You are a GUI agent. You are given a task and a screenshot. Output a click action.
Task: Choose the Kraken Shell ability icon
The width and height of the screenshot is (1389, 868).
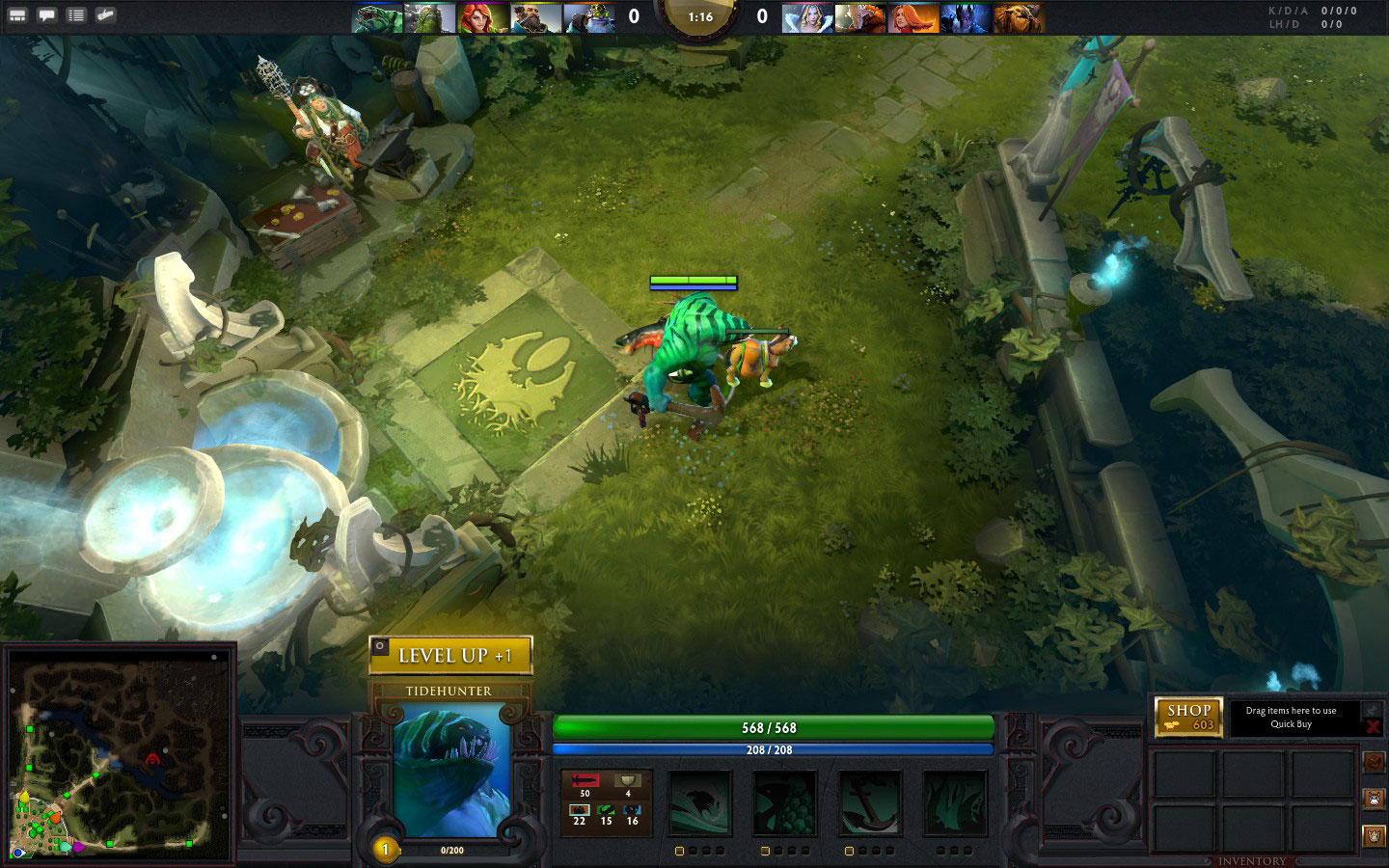[784, 802]
